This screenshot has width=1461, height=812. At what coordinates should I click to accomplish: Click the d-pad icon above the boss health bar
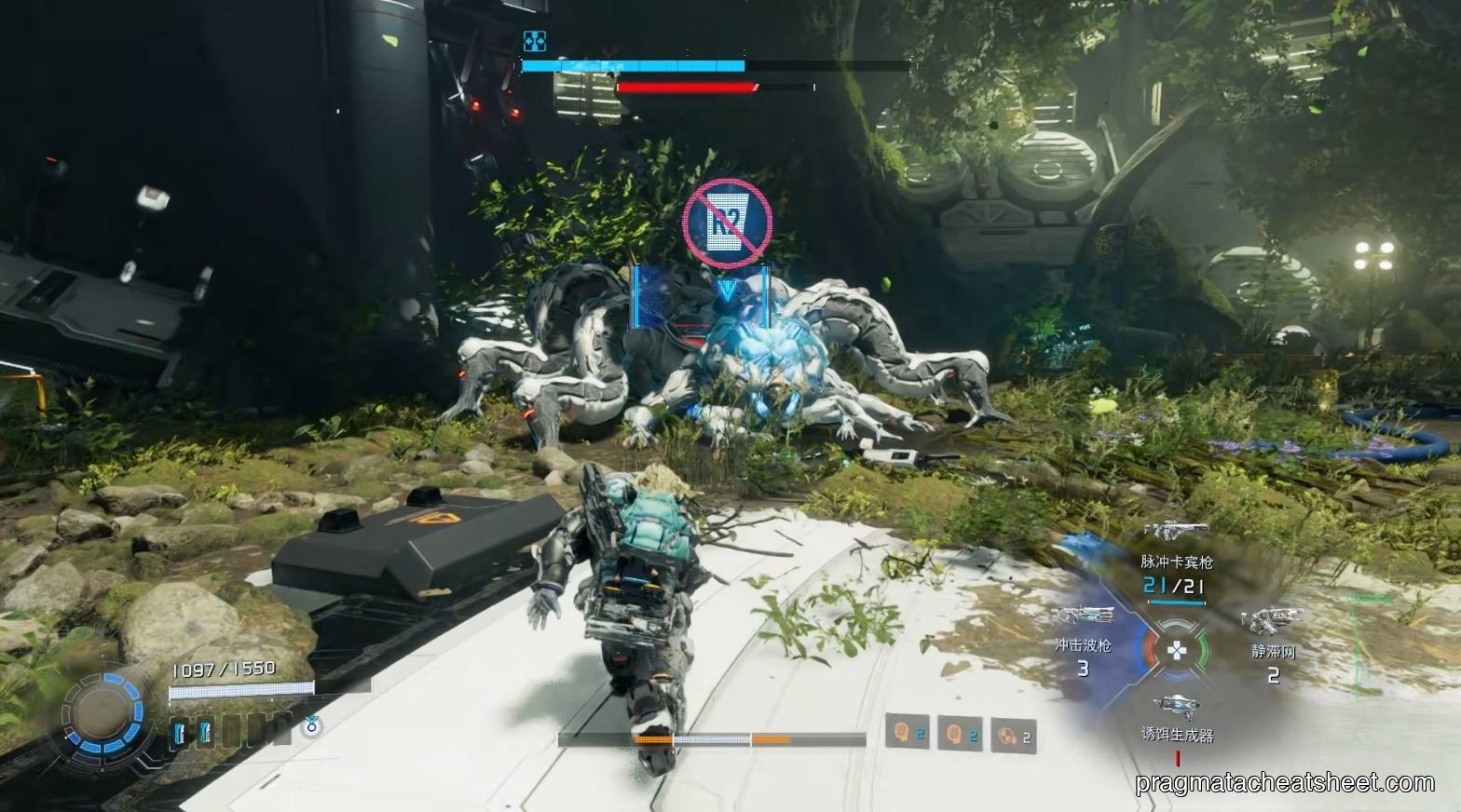coord(535,41)
